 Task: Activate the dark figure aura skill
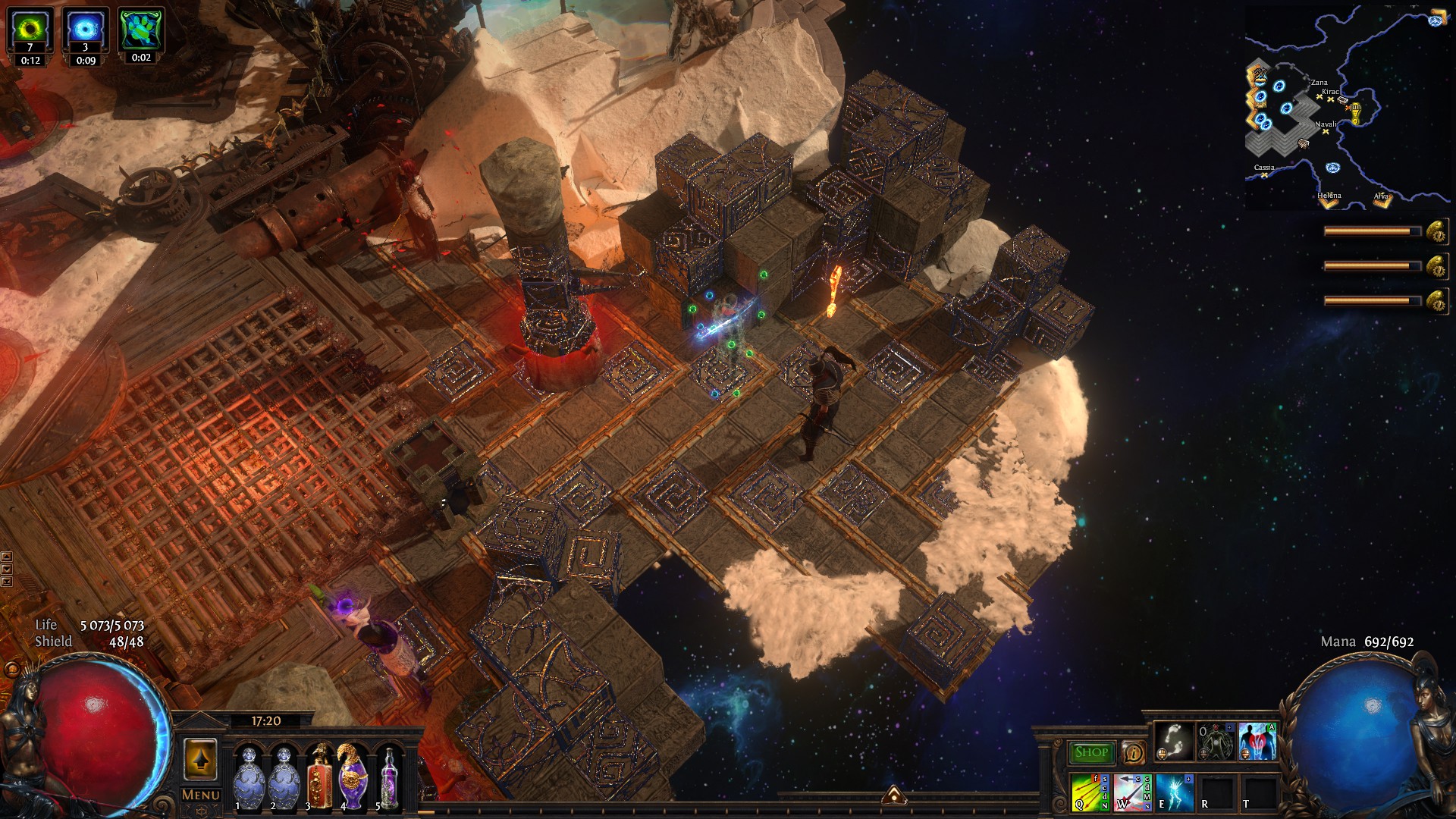[1216, 741]
